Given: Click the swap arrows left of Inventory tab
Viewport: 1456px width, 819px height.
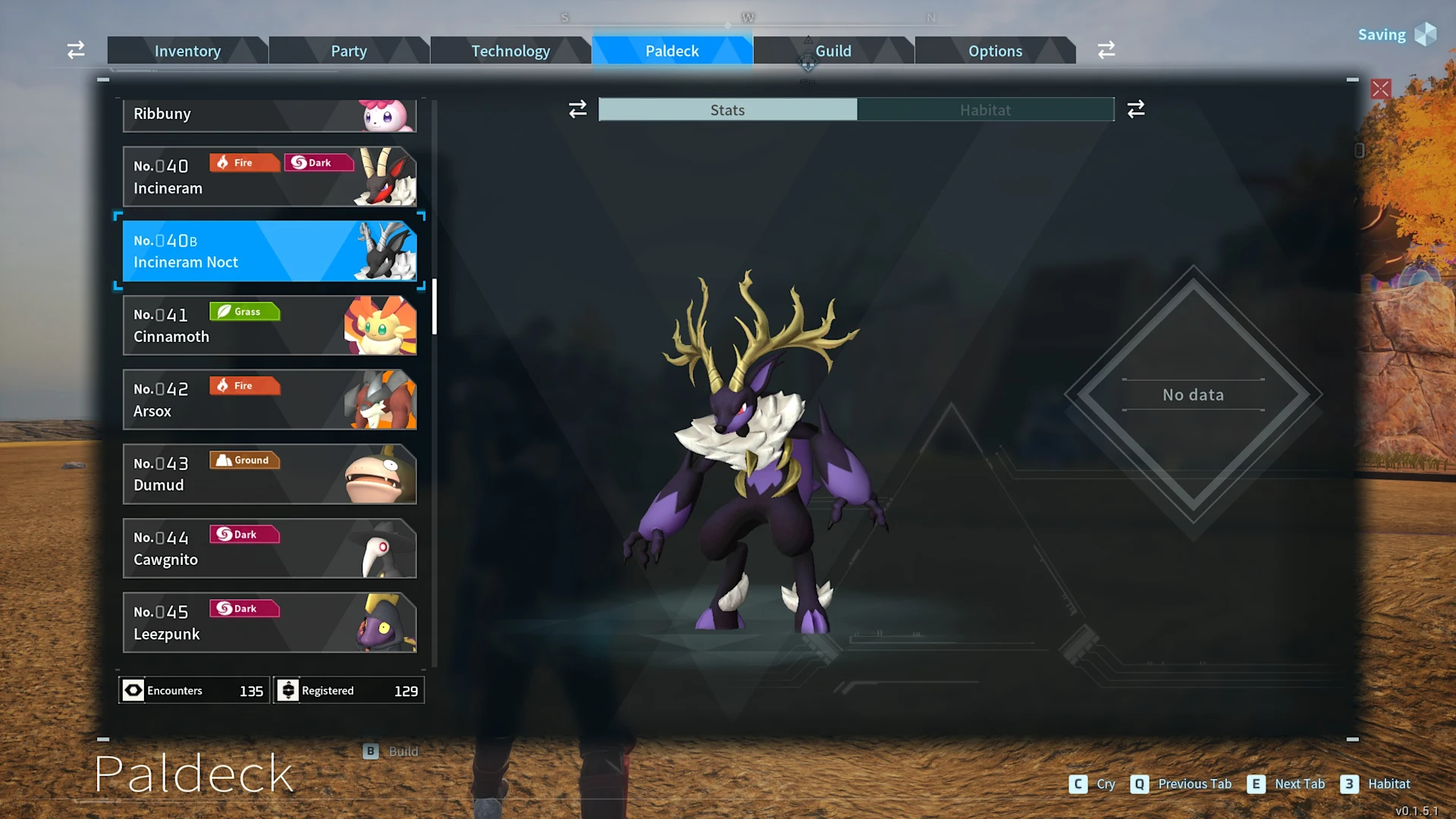Looking at the screenshot, I should (x=76, y=50).
